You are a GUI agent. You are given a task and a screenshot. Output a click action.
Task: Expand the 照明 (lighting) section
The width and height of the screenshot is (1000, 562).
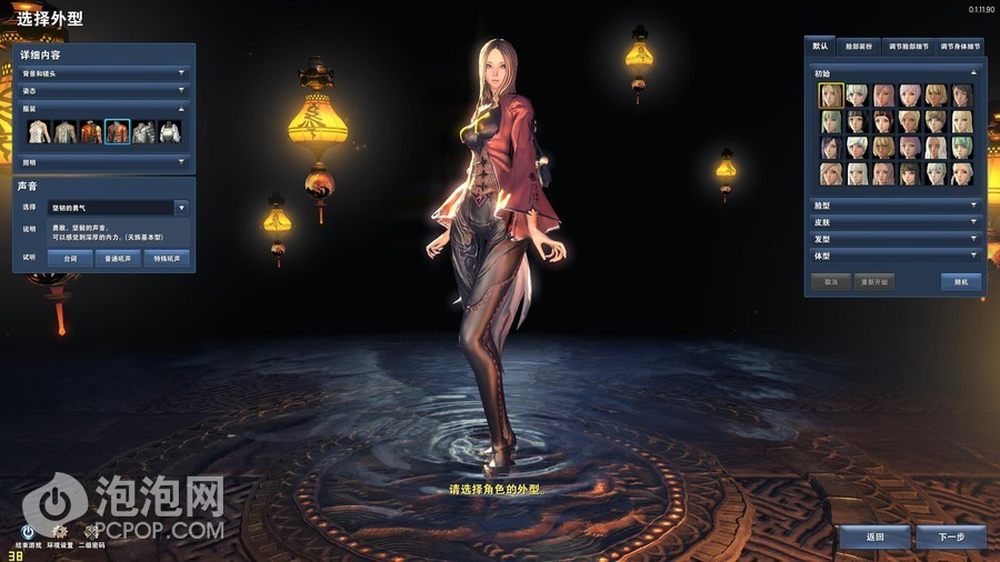point(104,161)
